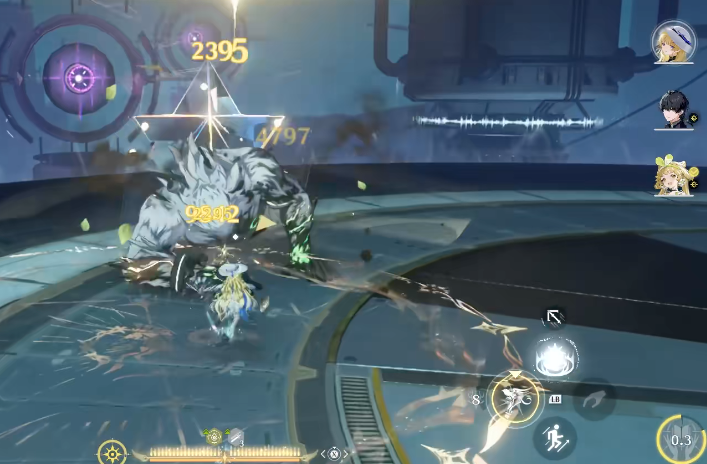Open the yellow compass wheel icon
The height and width of the screenshot is (464, 707).
pyautogui.click(x=113, y=453)
